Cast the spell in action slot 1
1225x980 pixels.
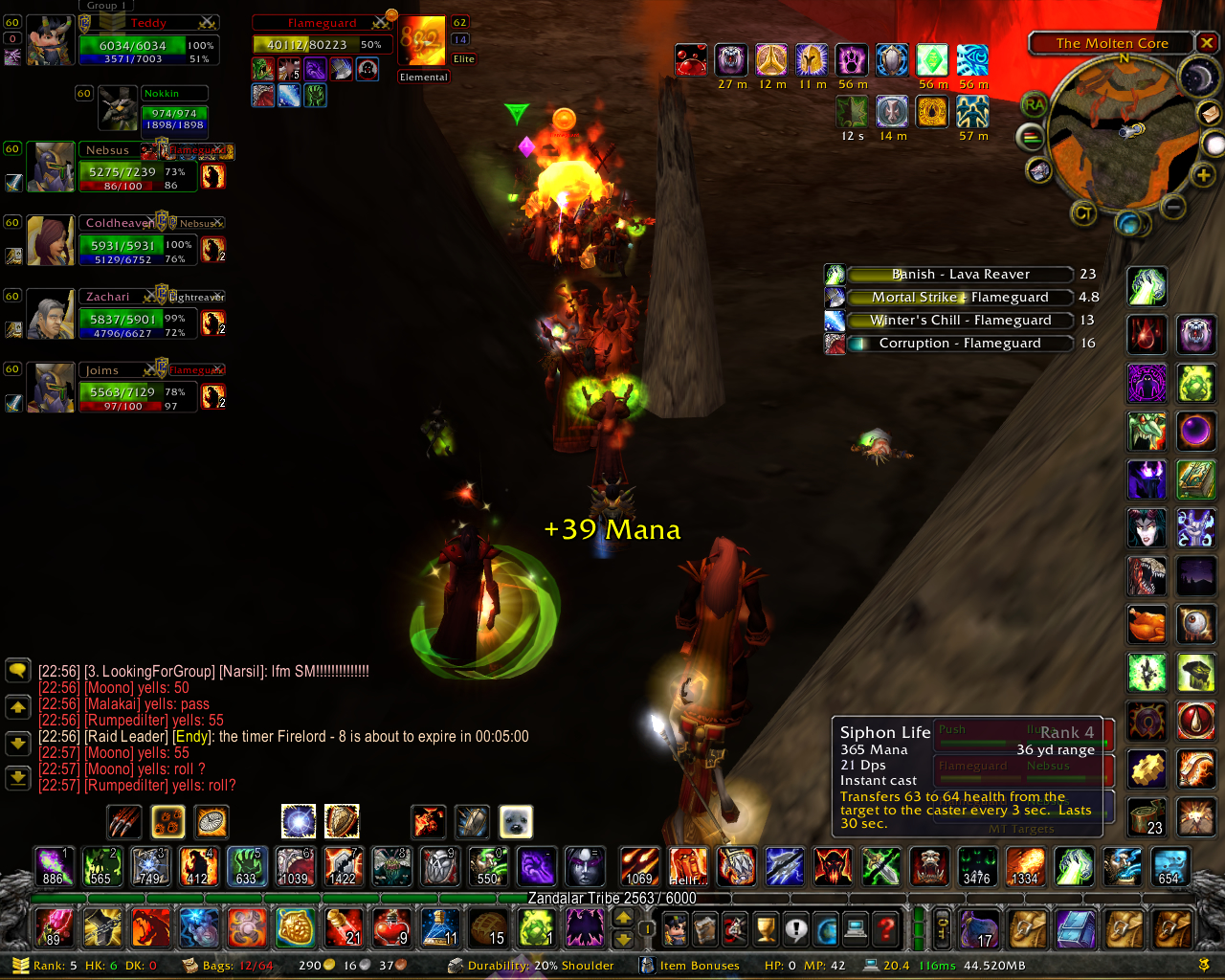pos(53,866)
